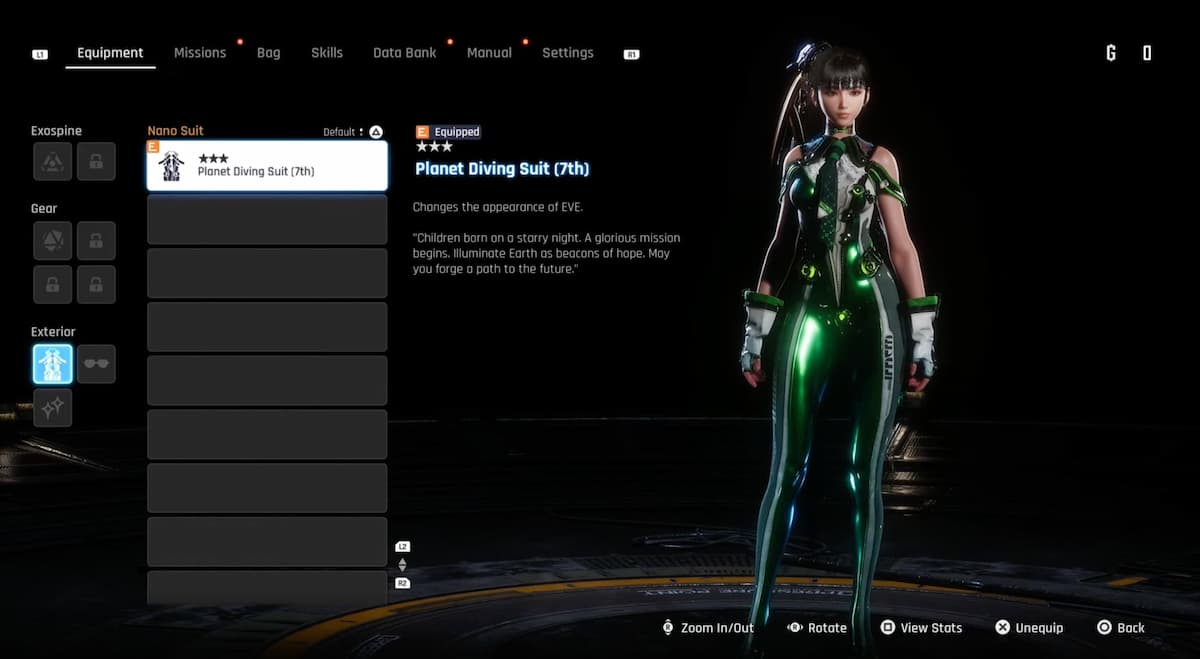
Task: Open the Missions tab
Action: click(x=200, y=53)
